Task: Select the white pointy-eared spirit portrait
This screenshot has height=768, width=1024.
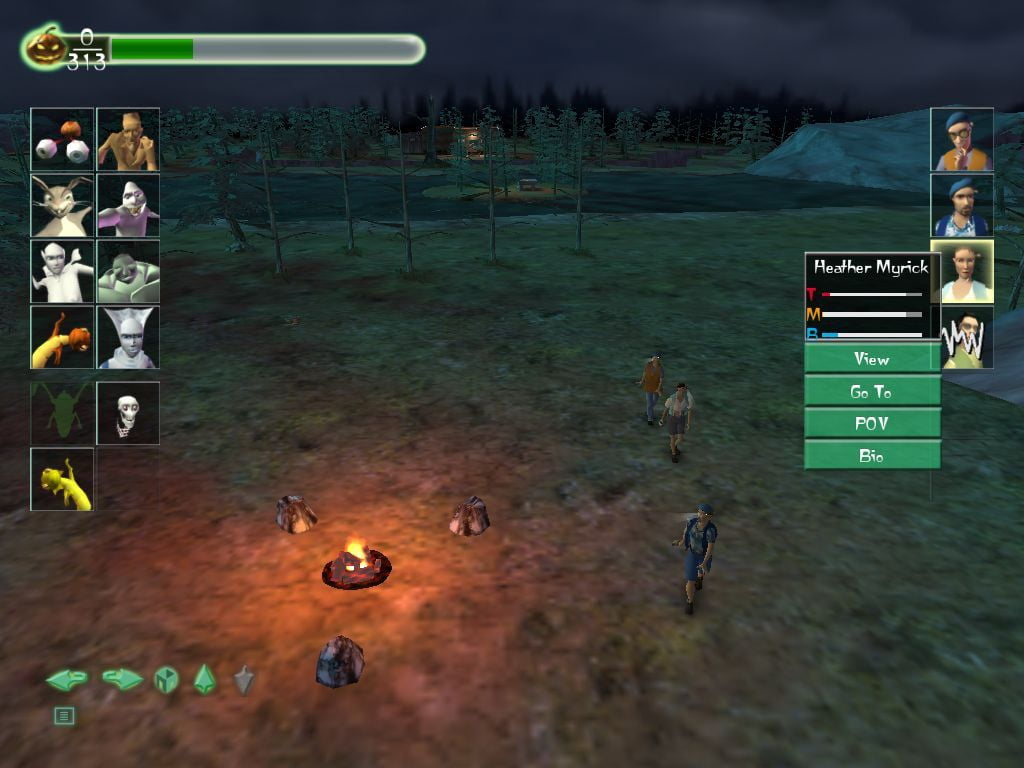Action: pos(62,271)
